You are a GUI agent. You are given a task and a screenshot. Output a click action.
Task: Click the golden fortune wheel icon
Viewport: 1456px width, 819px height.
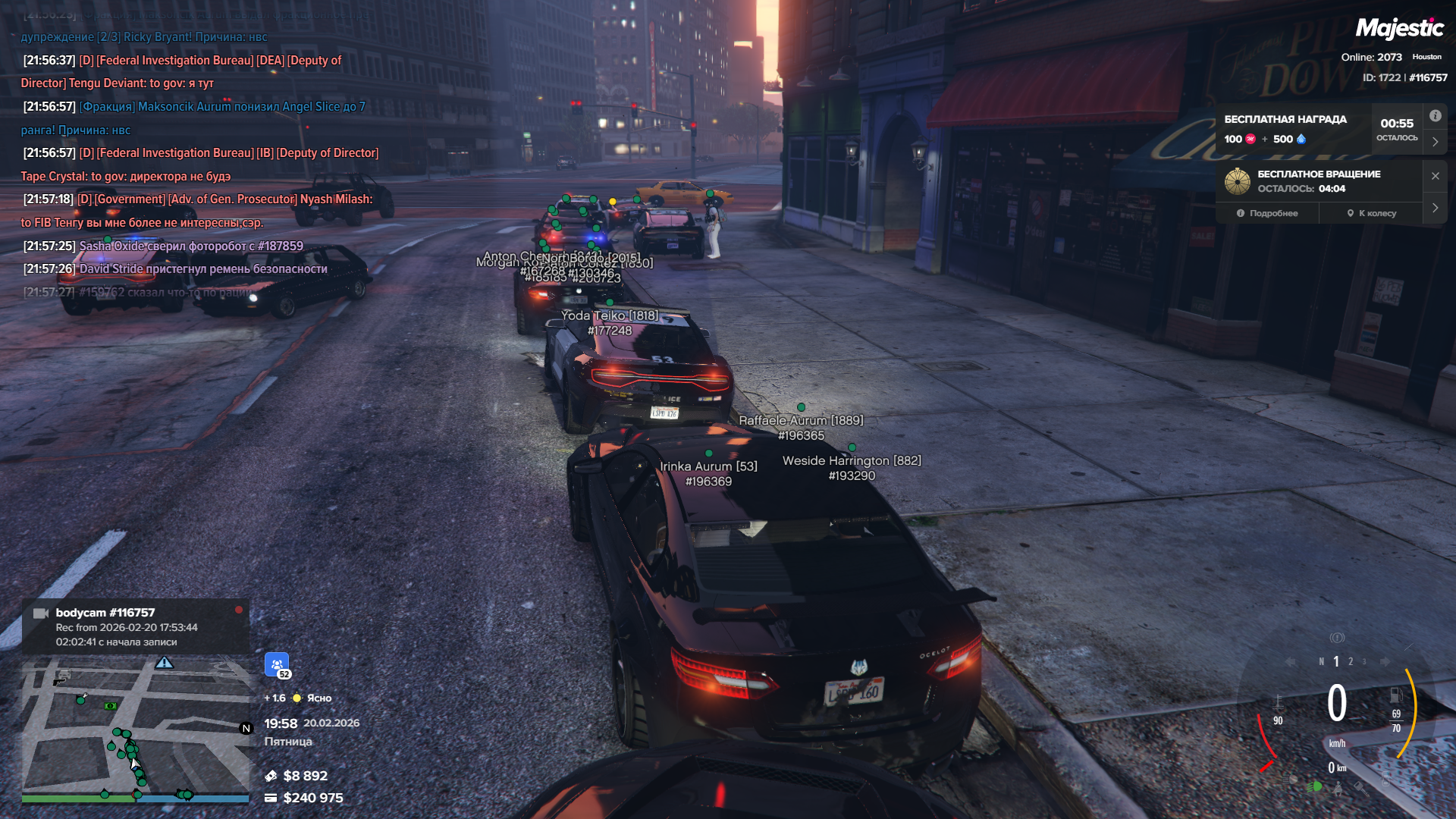(x=1238, y=181)
